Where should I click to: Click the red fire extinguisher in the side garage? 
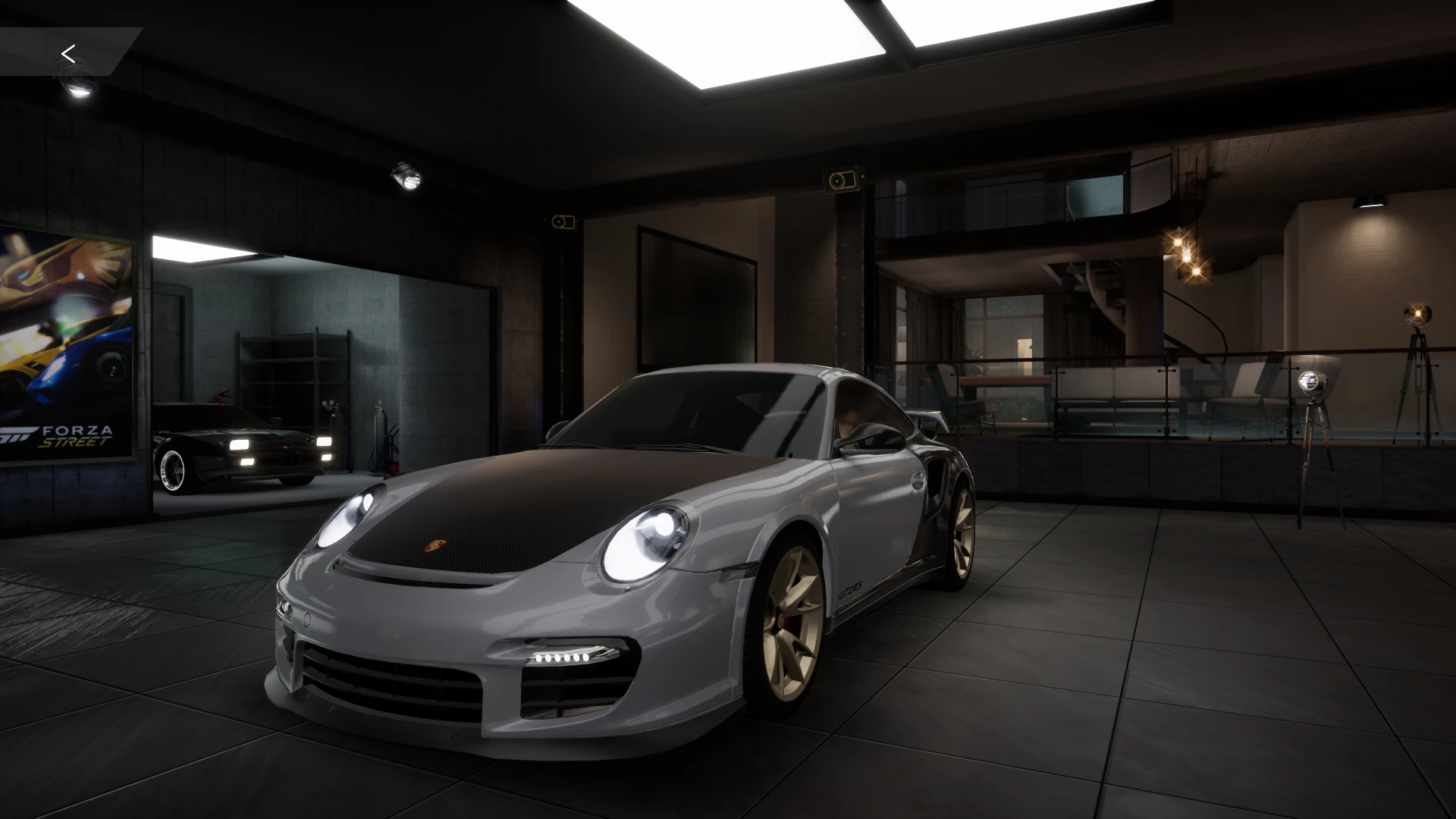pyautogui.click(x=394, y=468)
